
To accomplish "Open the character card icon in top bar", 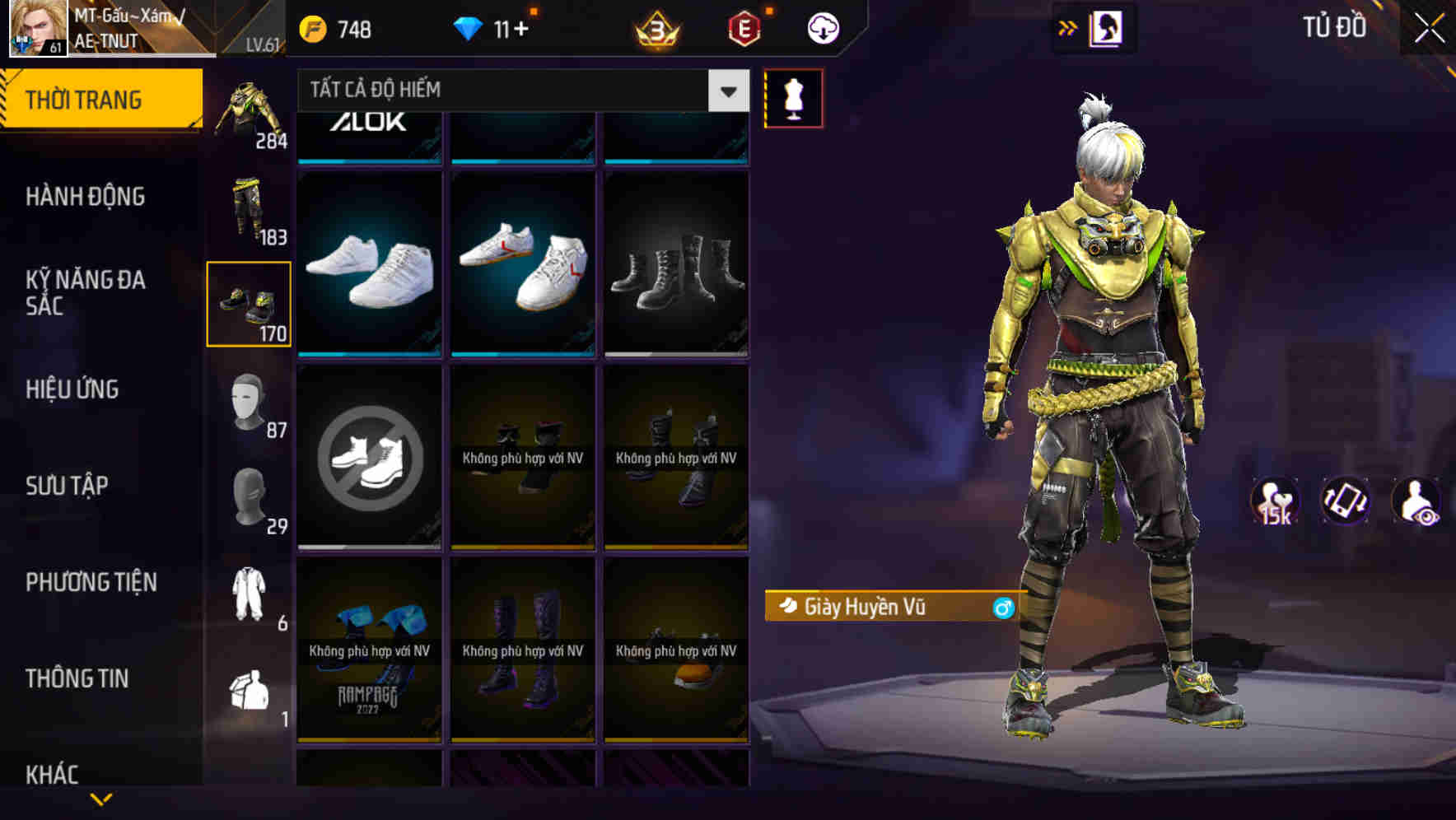I will point(1108,27).
